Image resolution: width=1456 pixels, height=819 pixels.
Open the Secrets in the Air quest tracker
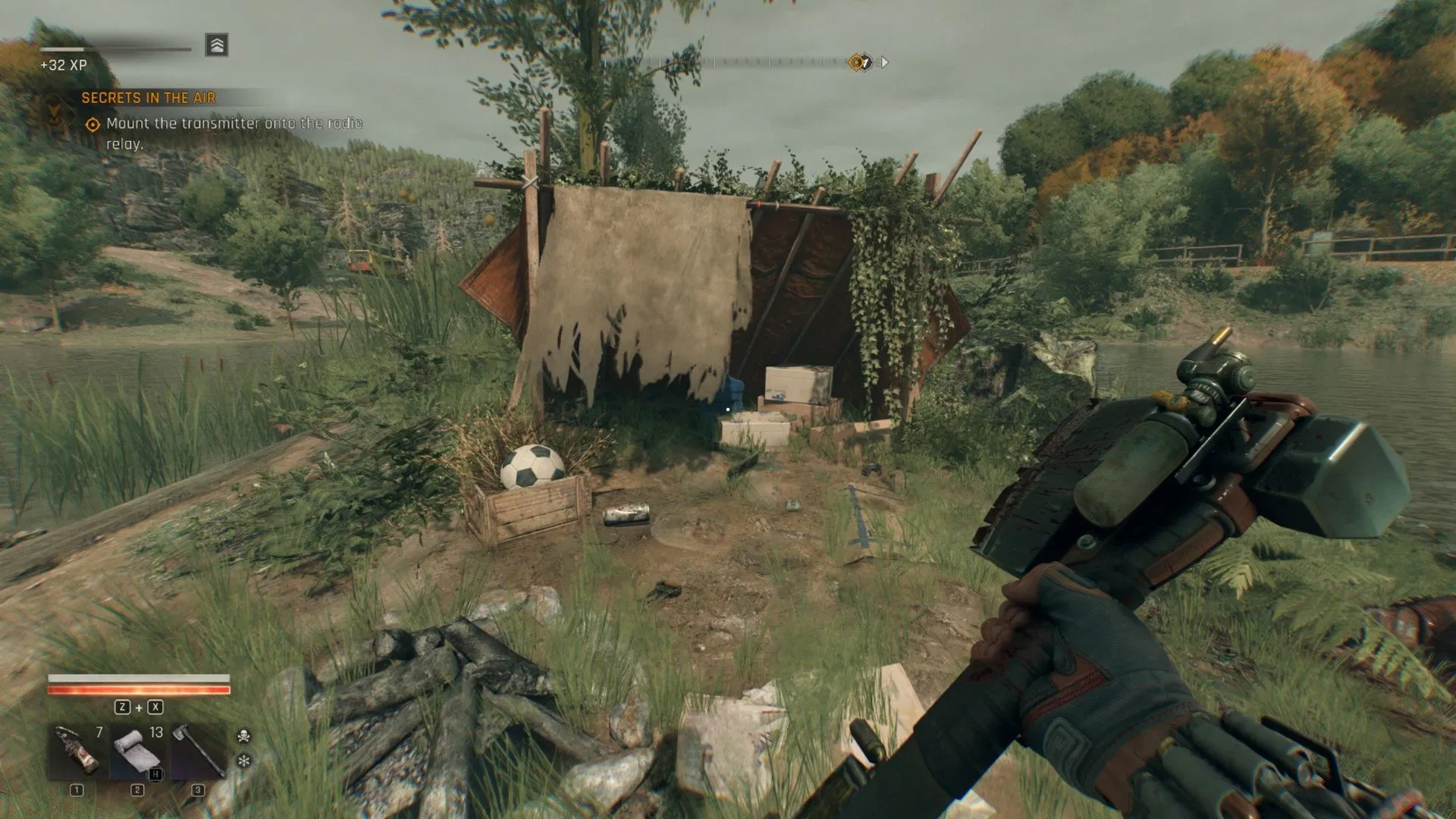149,98
